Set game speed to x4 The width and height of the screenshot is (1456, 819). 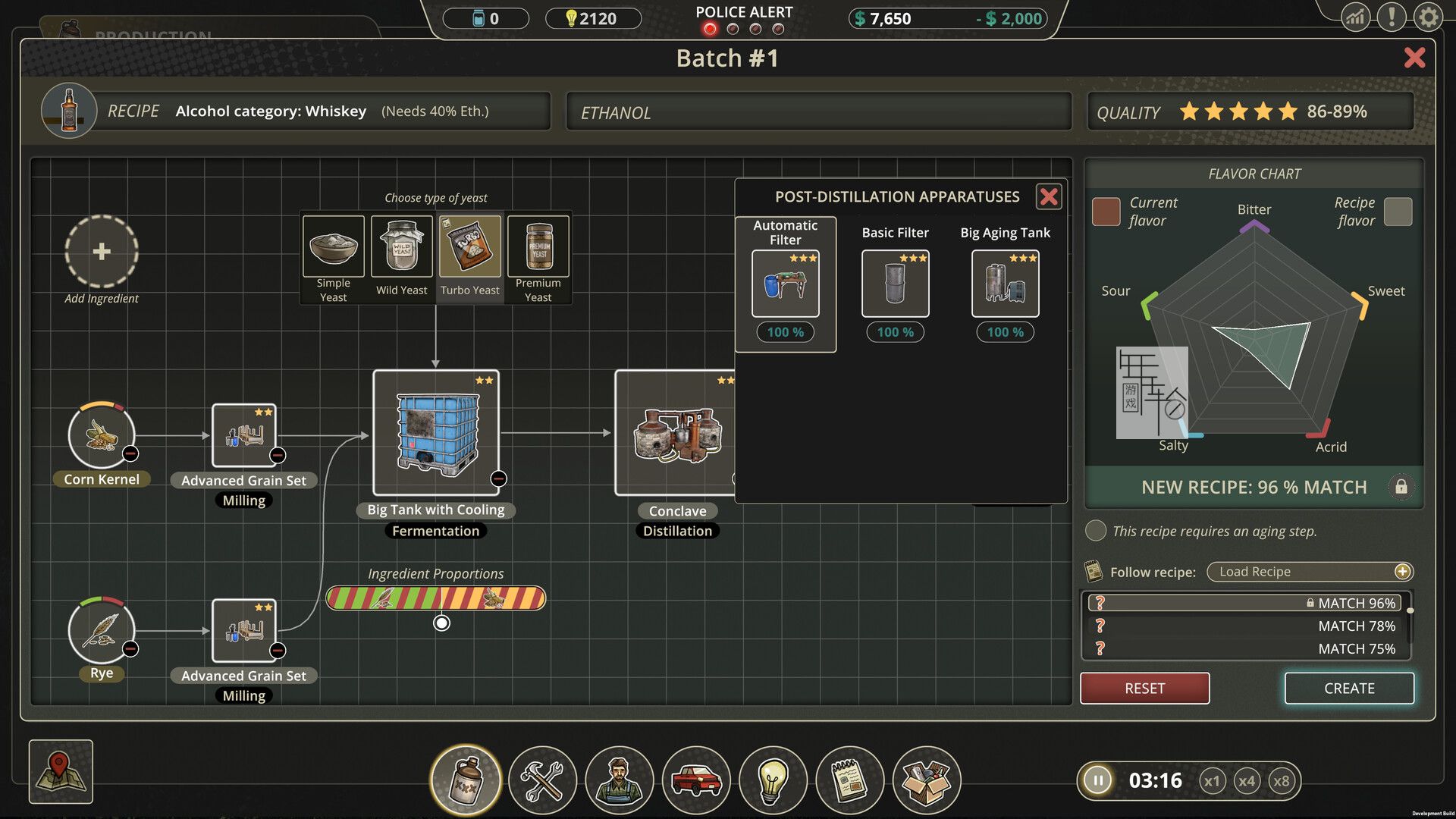1247,781
